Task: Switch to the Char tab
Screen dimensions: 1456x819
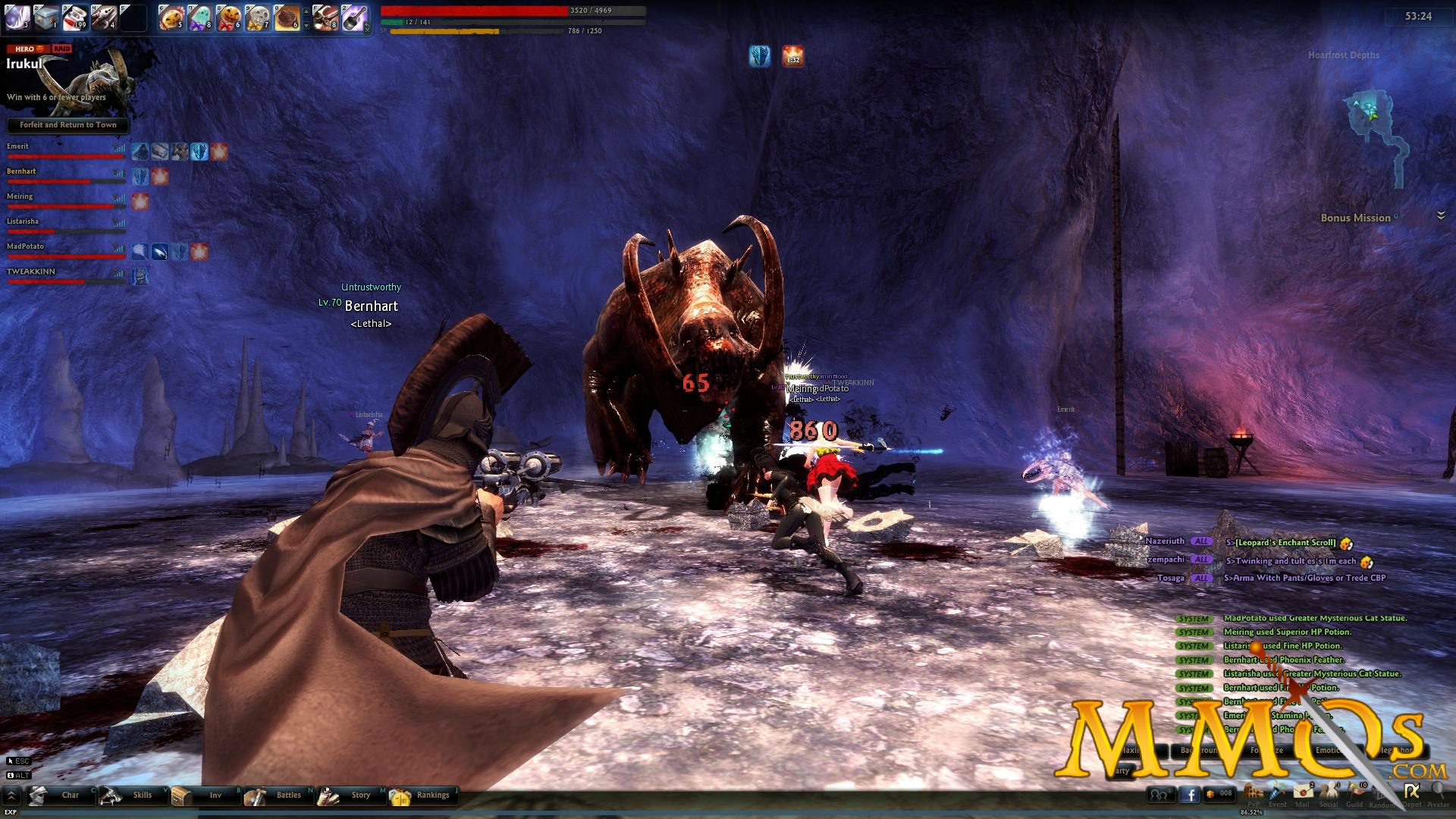Action: 71,795
